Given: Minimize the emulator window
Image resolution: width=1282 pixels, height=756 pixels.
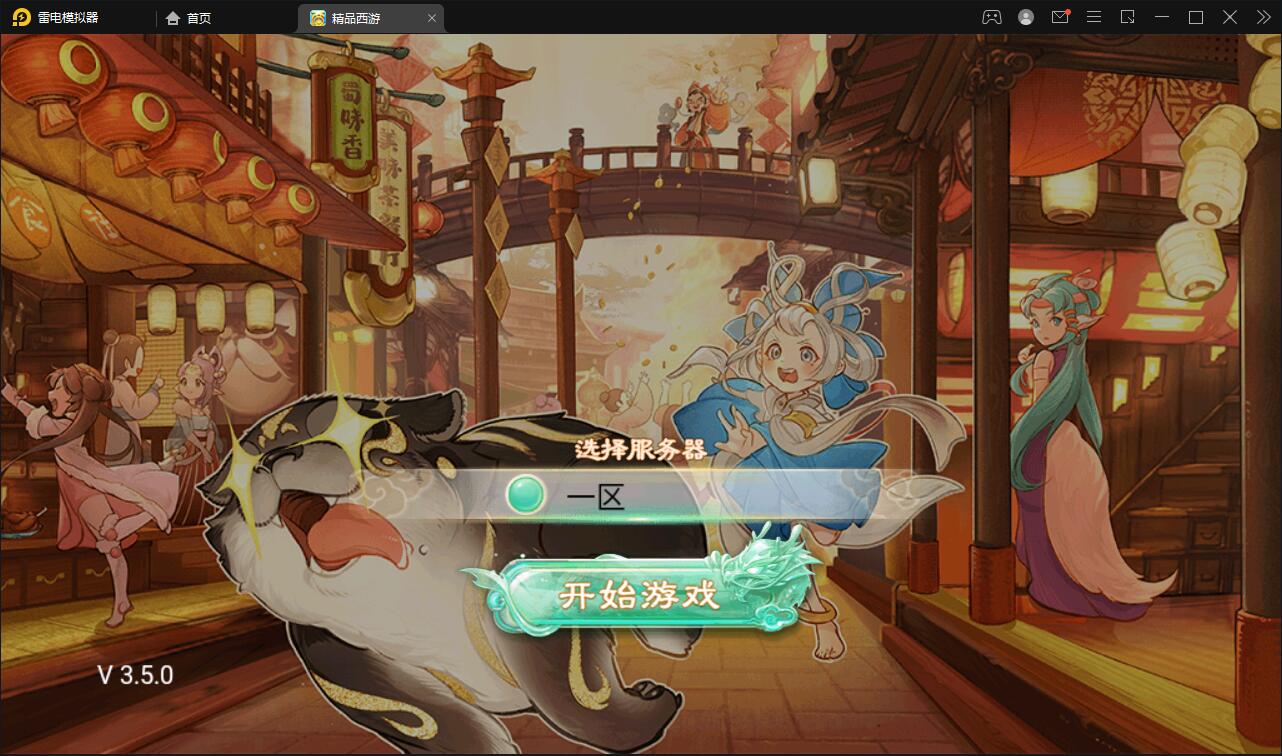Looking at the screenshot, I should pos(1162,17).
